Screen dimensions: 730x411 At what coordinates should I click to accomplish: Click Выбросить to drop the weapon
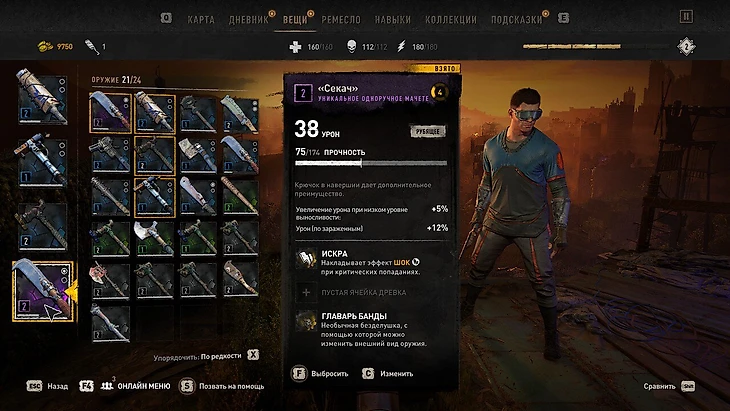click(x=328, y=373)
